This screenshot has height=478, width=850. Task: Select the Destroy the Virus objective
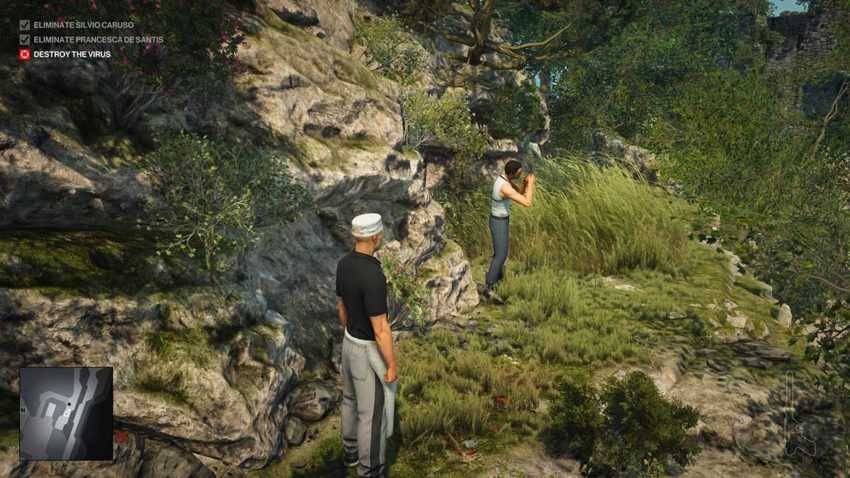pos(72,54)
